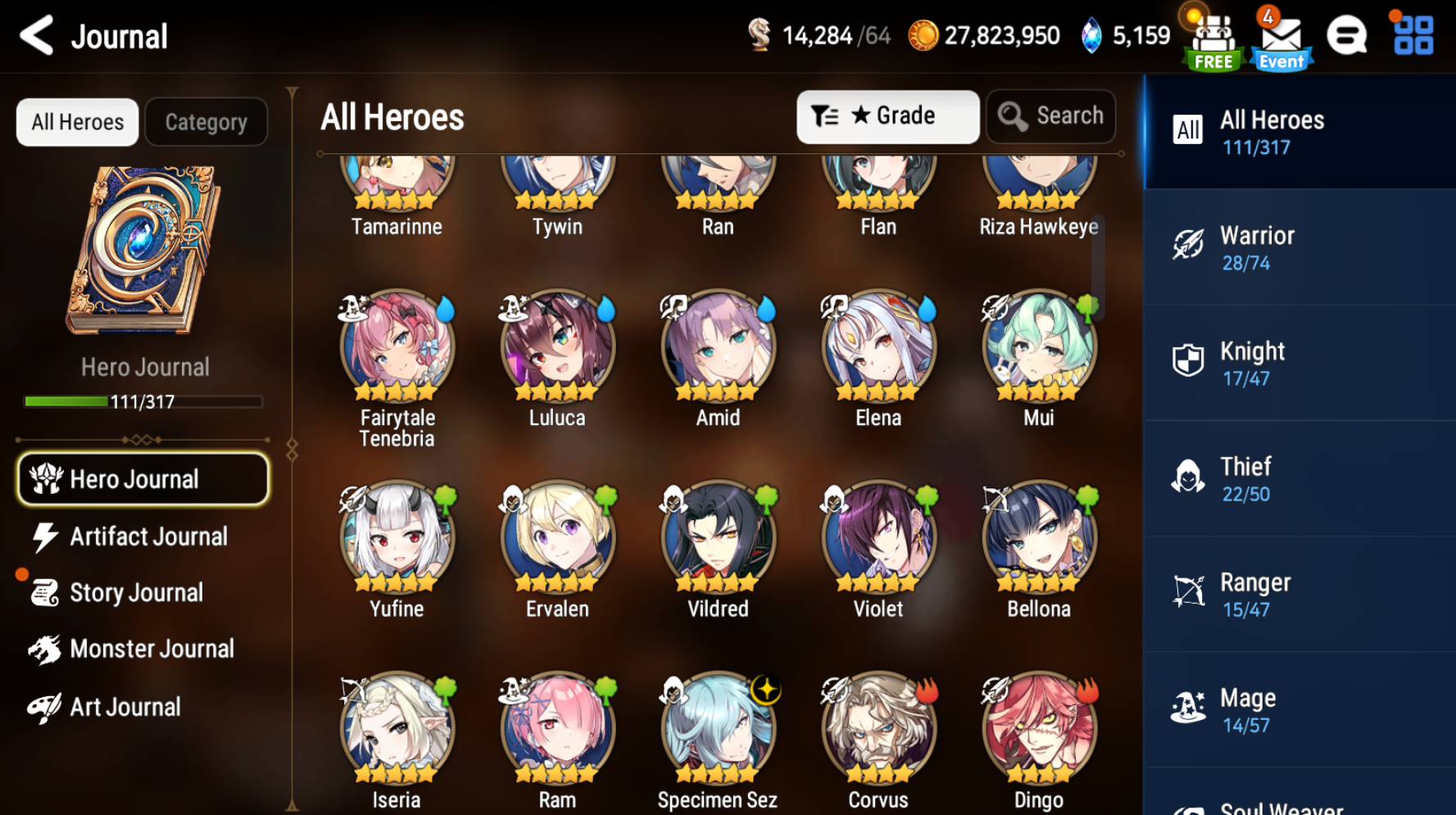Open the Monster Journal
This screenshot has width=1456, height=815.
pyautogui.click(x=152, y=648)
